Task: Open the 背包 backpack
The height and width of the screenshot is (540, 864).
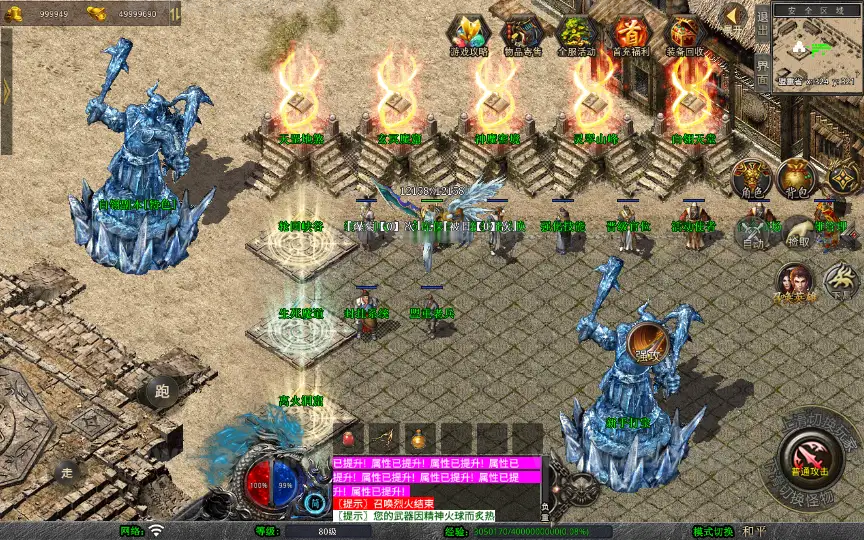Action: pos(797,179)
